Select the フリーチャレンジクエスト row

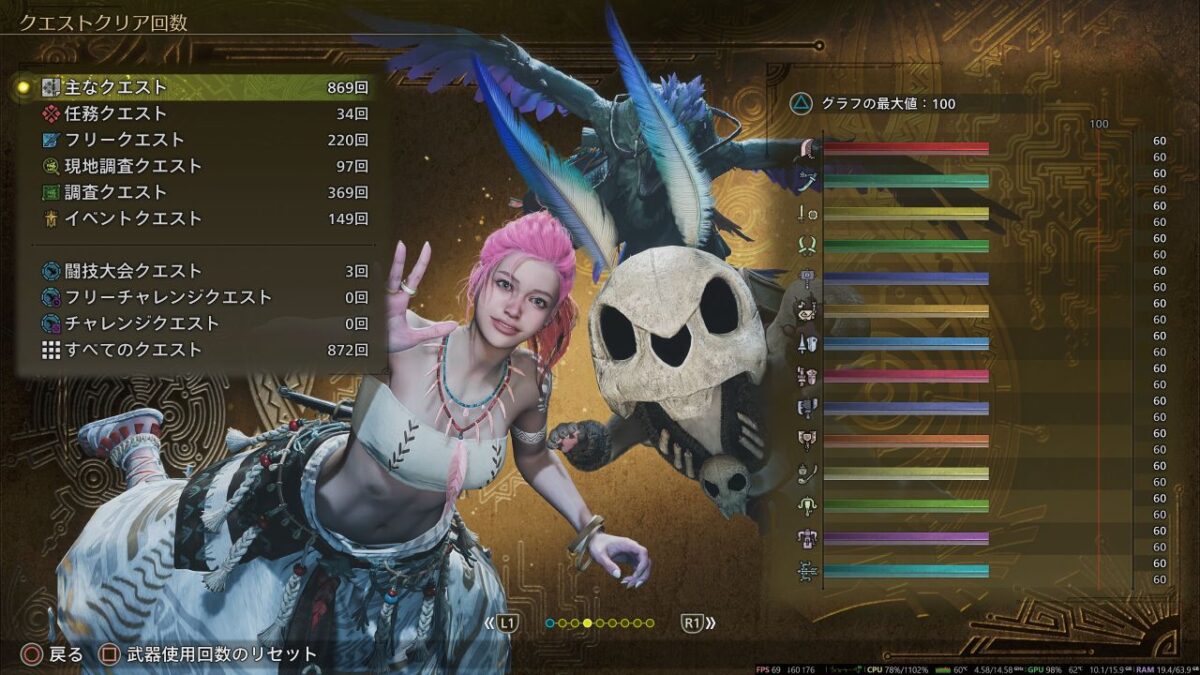click(200, 297)
